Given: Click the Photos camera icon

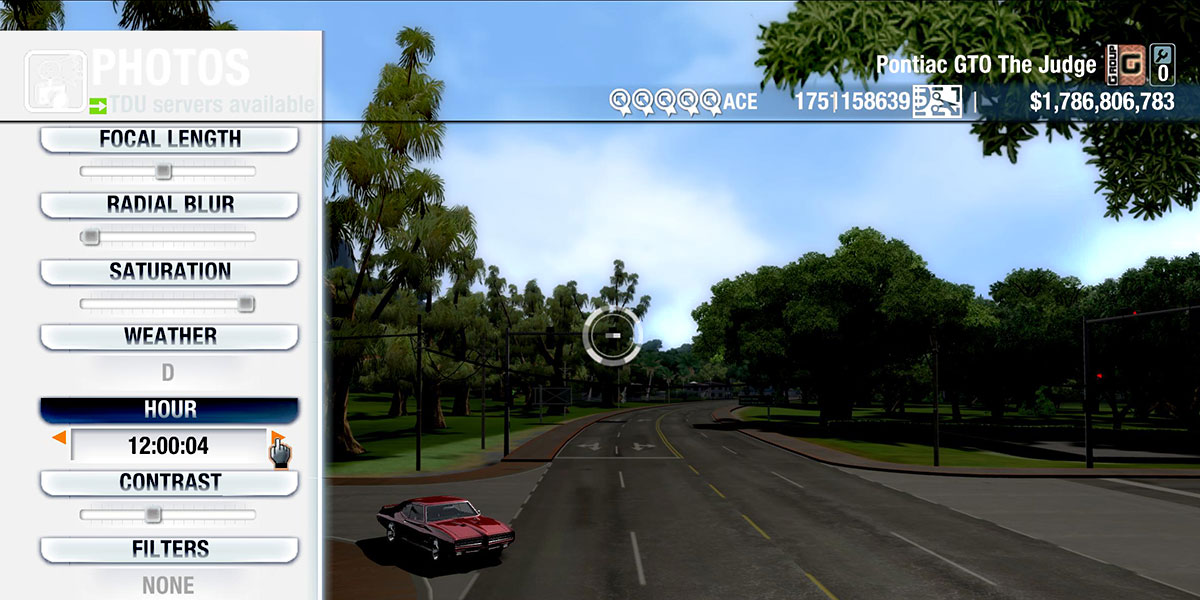Looking at the screenshot, I should 53,79.
